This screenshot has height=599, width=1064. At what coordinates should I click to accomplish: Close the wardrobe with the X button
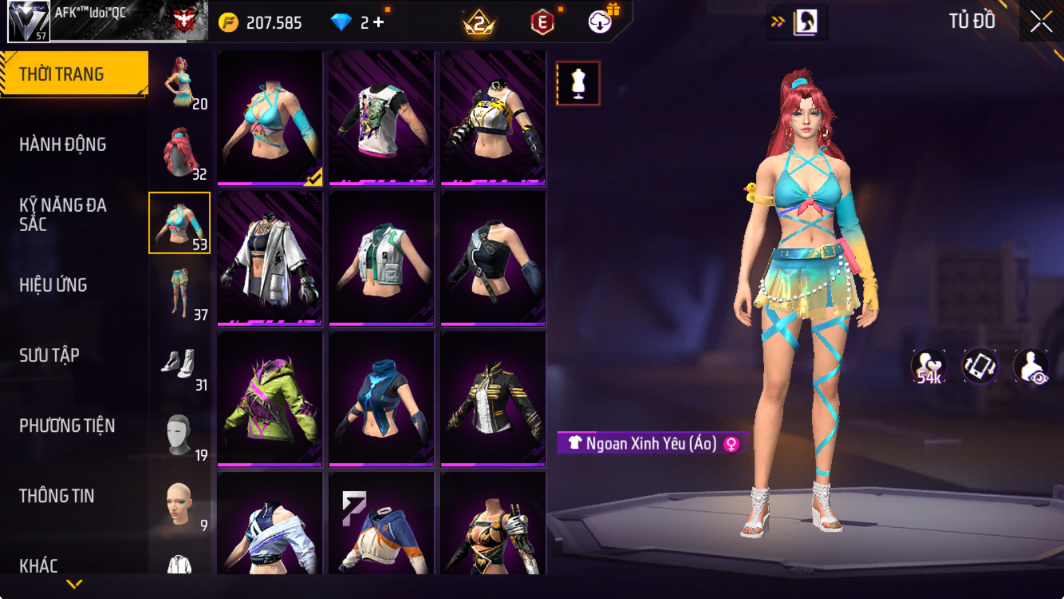(1040, 22)
